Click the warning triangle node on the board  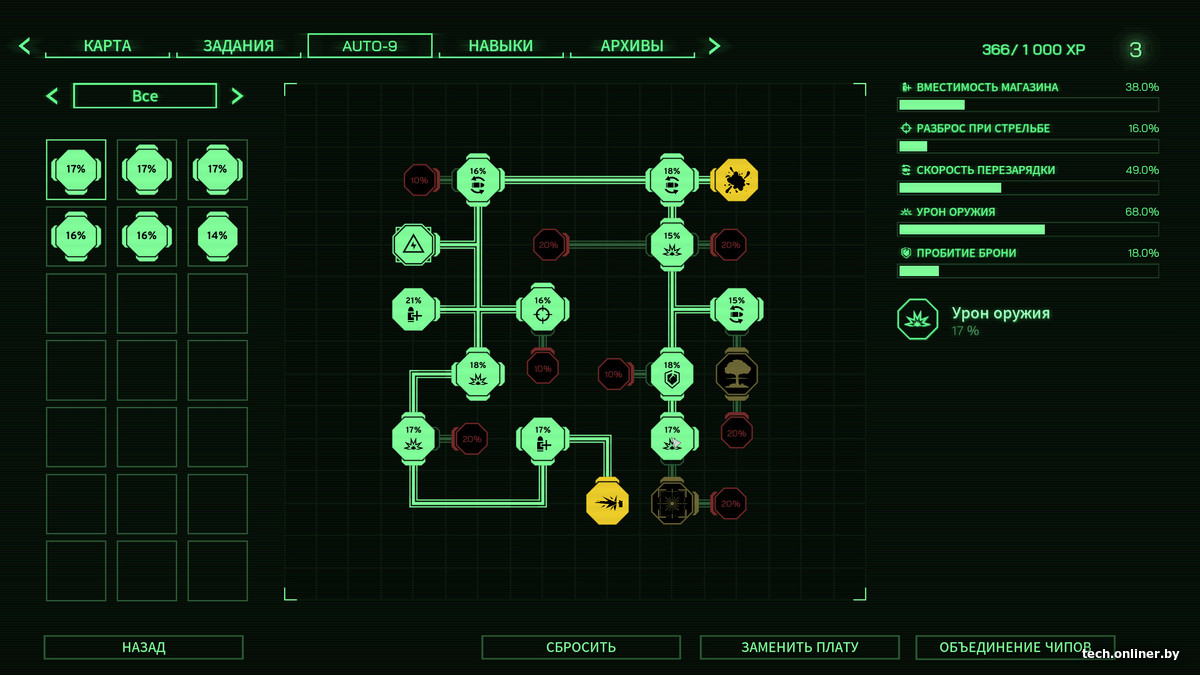click(x=415, y=245)
